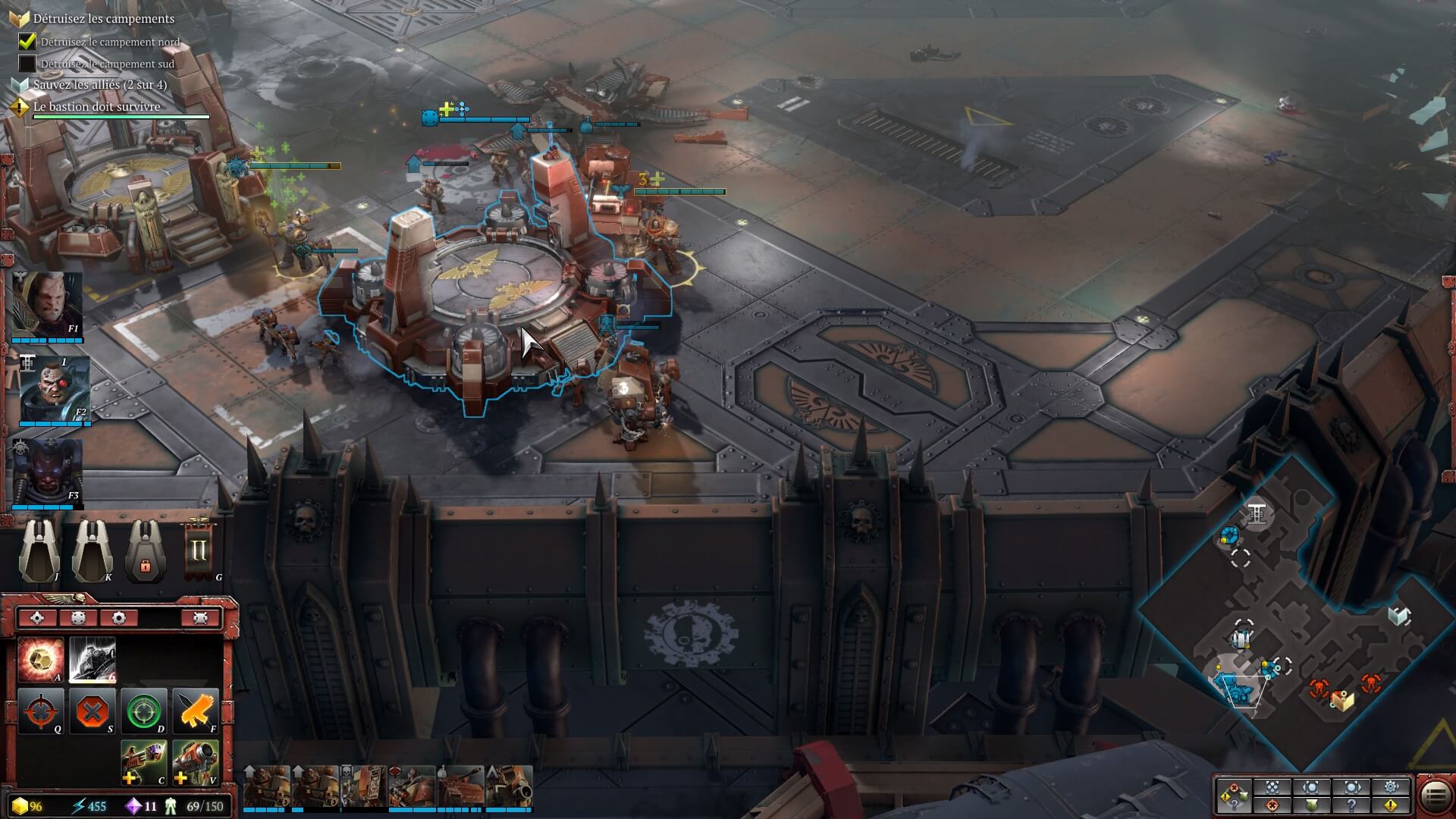The width and height of the screenshot is (1456, 819).
Task: Select the hooded hero portrait (F3)
Action: [47, 473]
